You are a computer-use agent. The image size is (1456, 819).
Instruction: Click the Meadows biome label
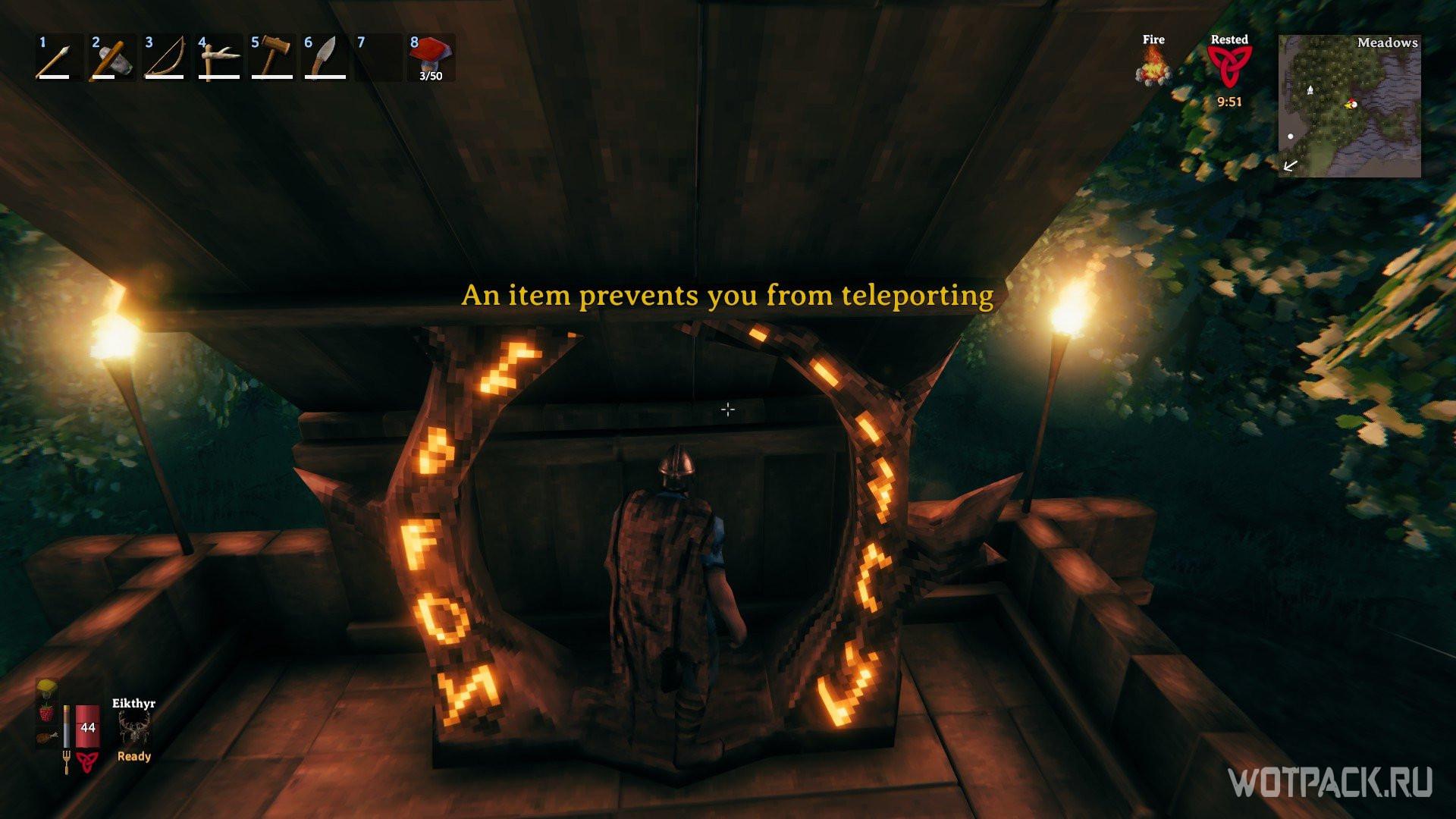(x=1388, y=44)
